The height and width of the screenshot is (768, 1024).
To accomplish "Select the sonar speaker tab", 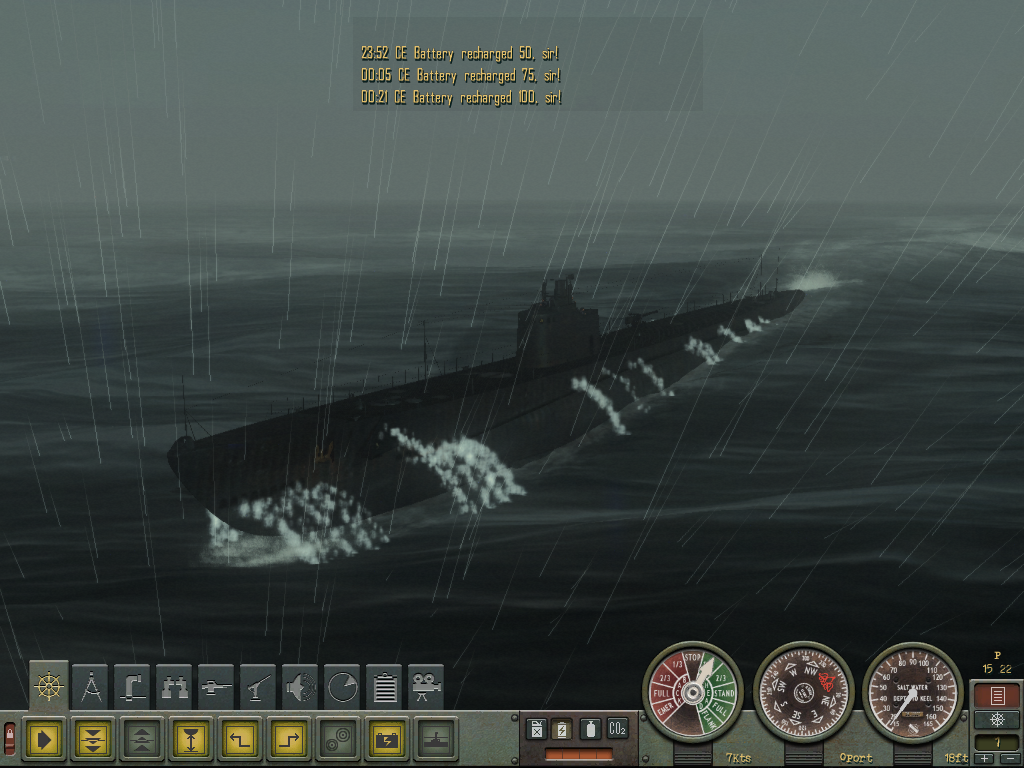I will click(x=301, y=687).
